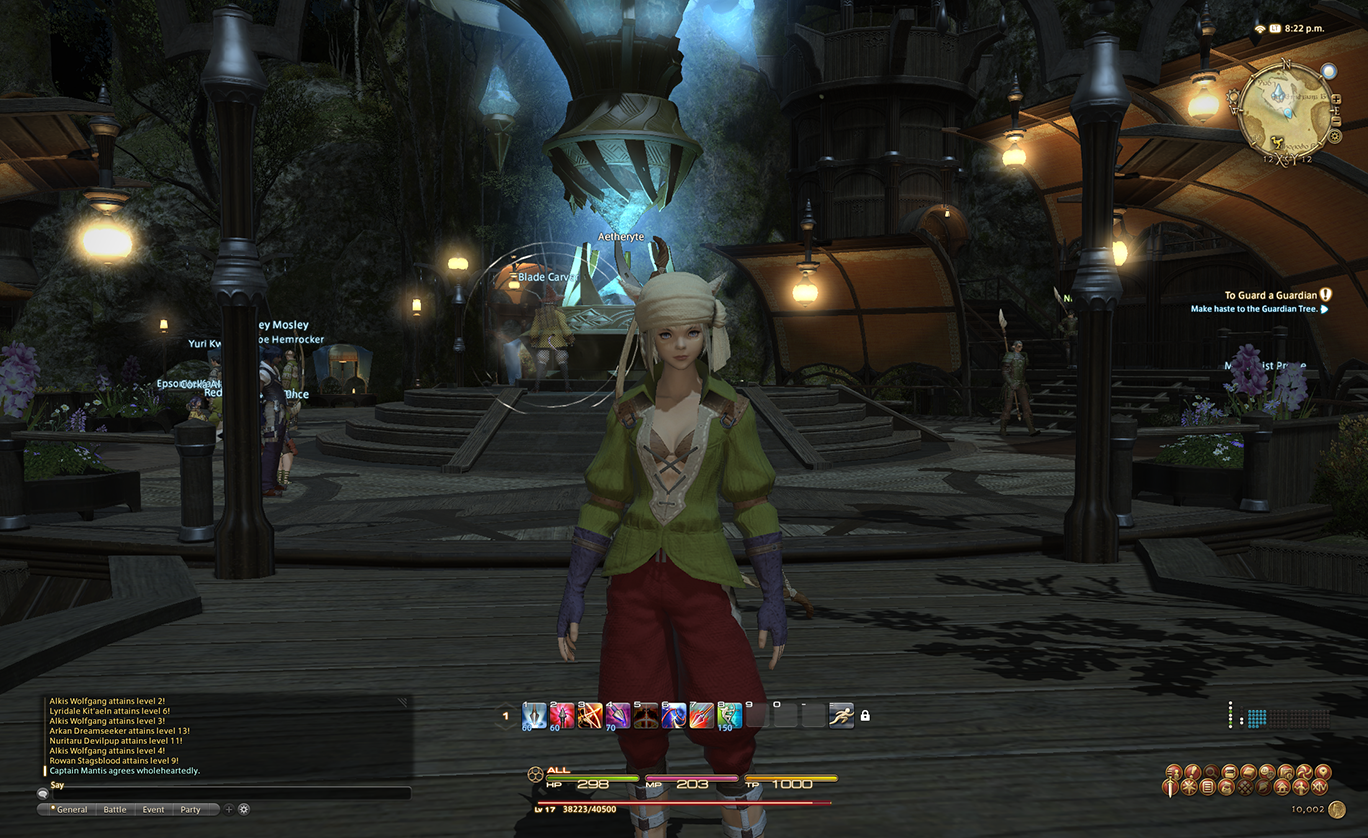Open chat settings via the gear icon
This screenshot has width=1368, height=838.
point(243,810)
